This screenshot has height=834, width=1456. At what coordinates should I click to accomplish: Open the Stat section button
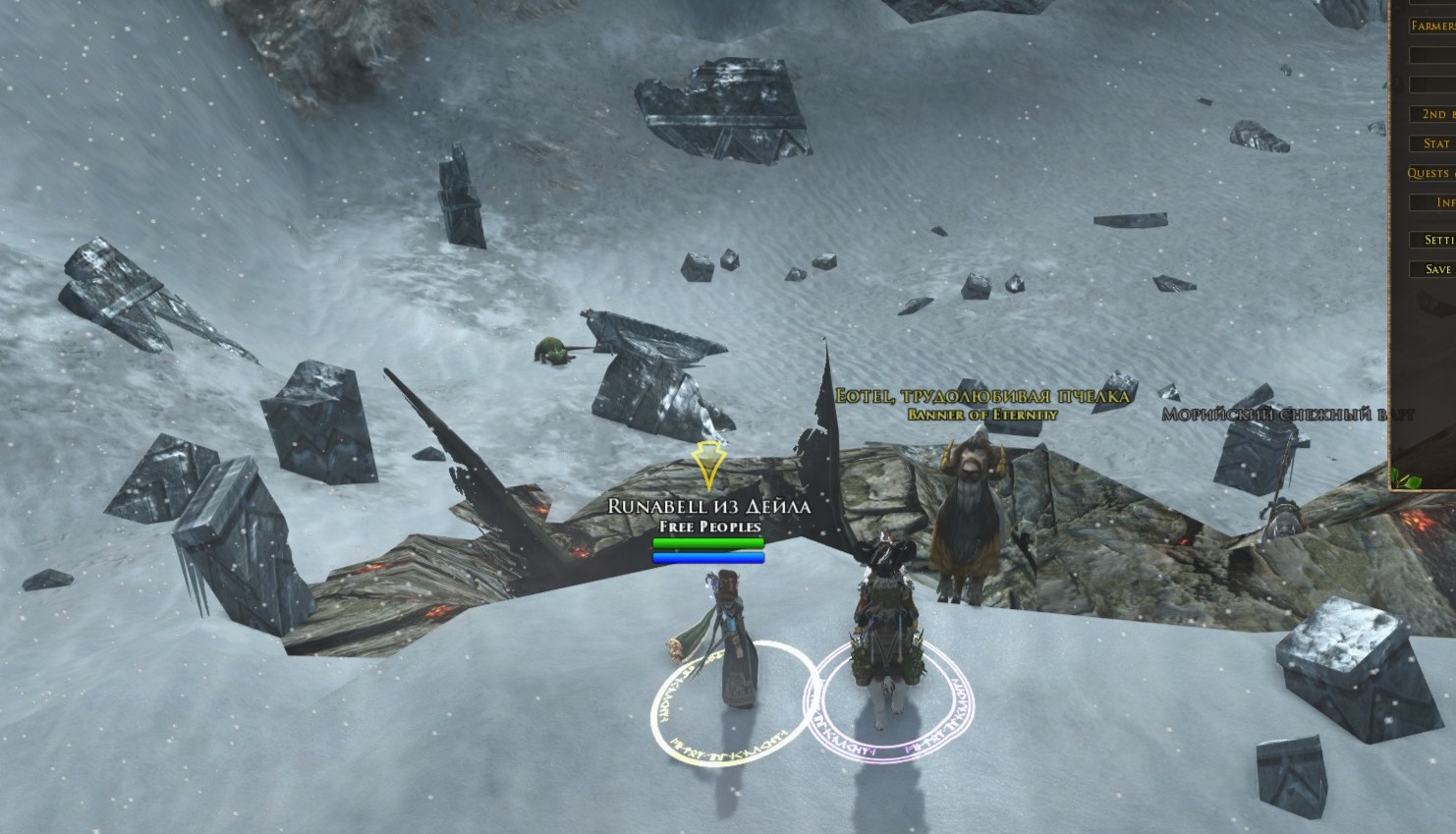point(1435,143)
